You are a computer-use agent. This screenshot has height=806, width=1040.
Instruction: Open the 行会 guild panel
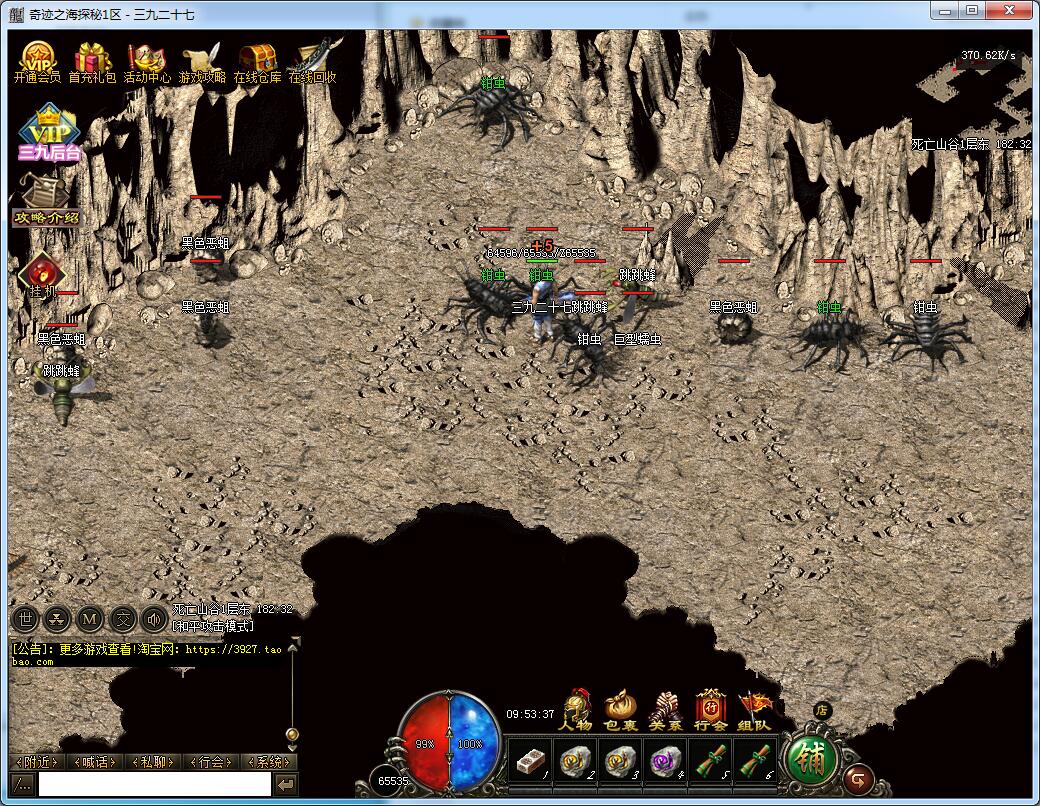(710, 710)
